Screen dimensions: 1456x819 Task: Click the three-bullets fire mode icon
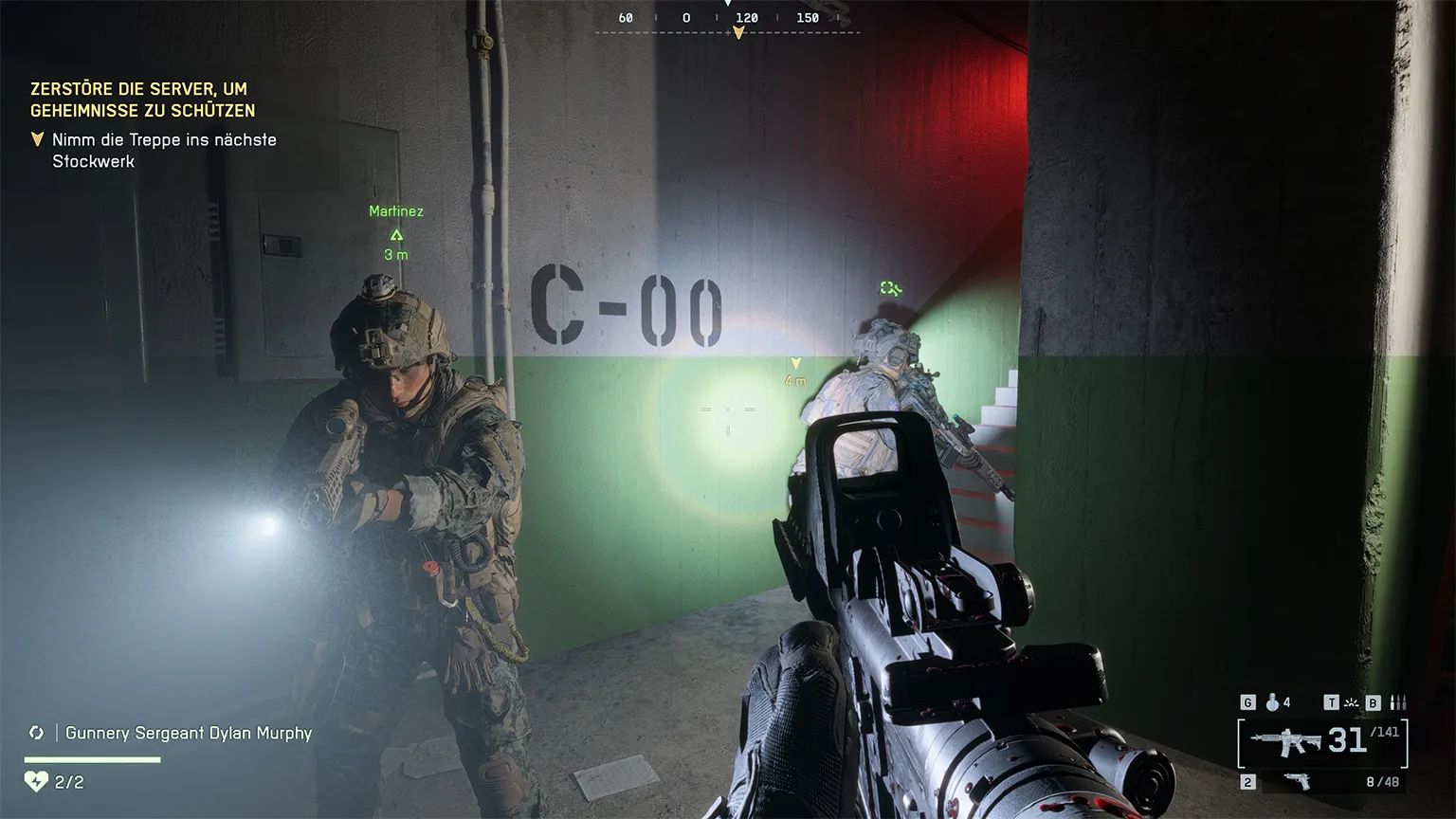(x=1398, y=702)
